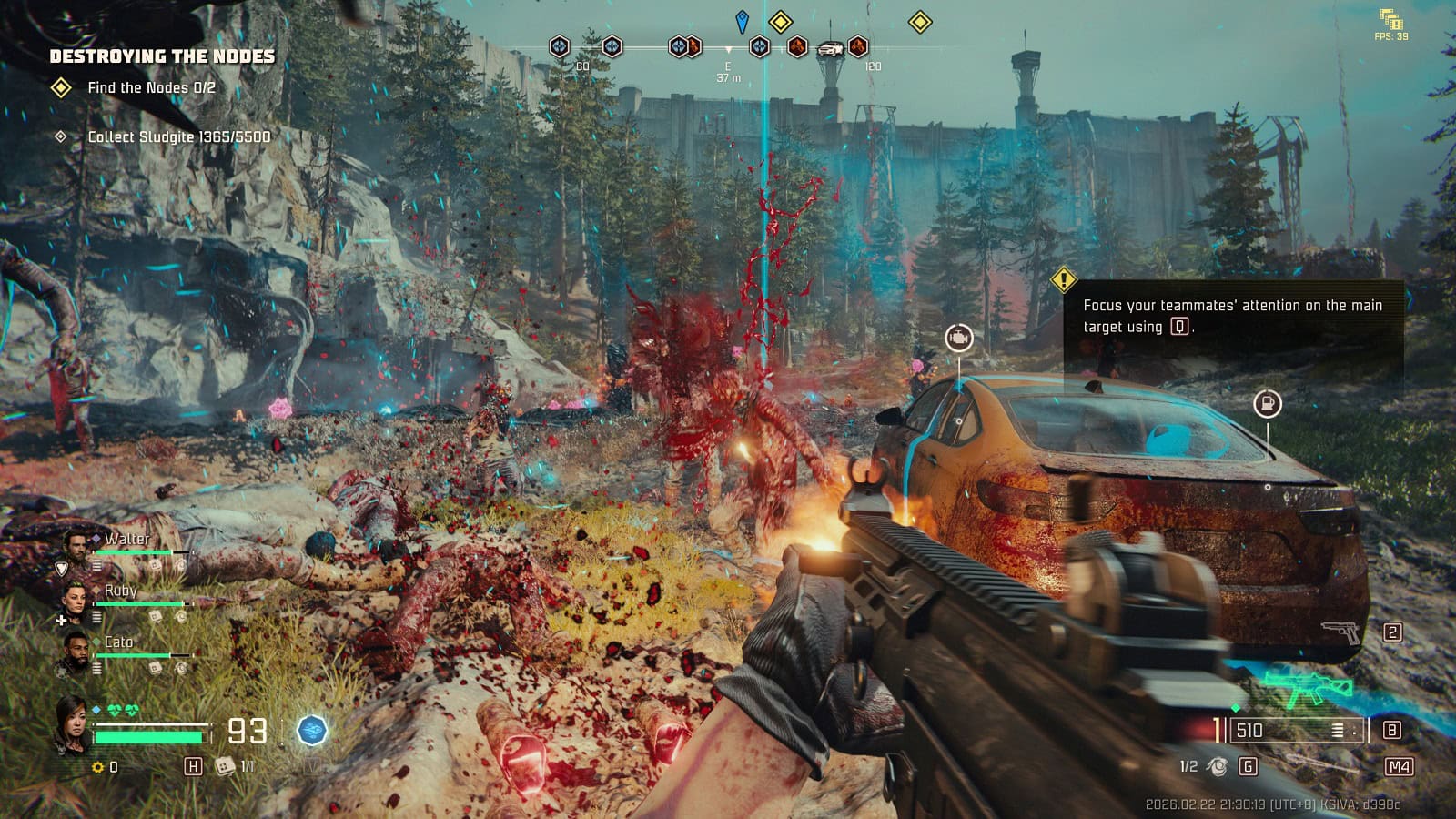Activate the blue hexagon ability icon
This screenshot has height=819, width=1456.
312,730
